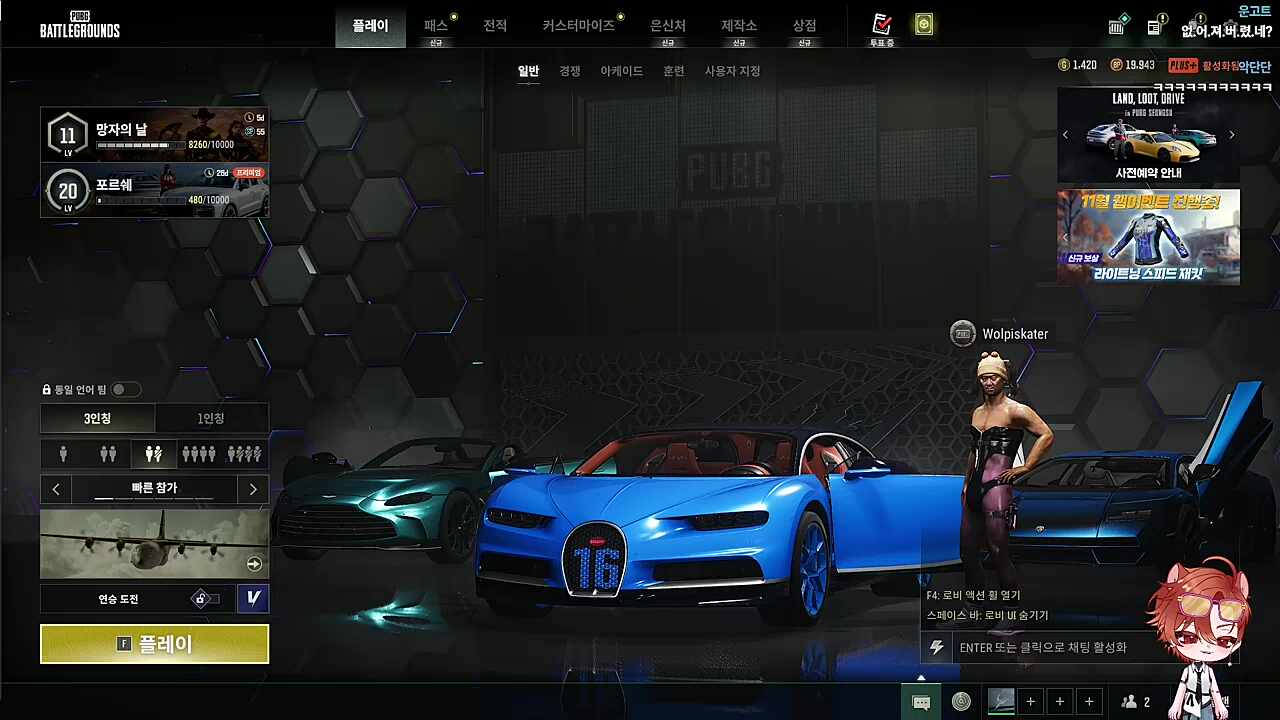This screenshot has width=1280, height=720.
Task: Open the 제작소 workshop tab
Action: tap(739, 26)
